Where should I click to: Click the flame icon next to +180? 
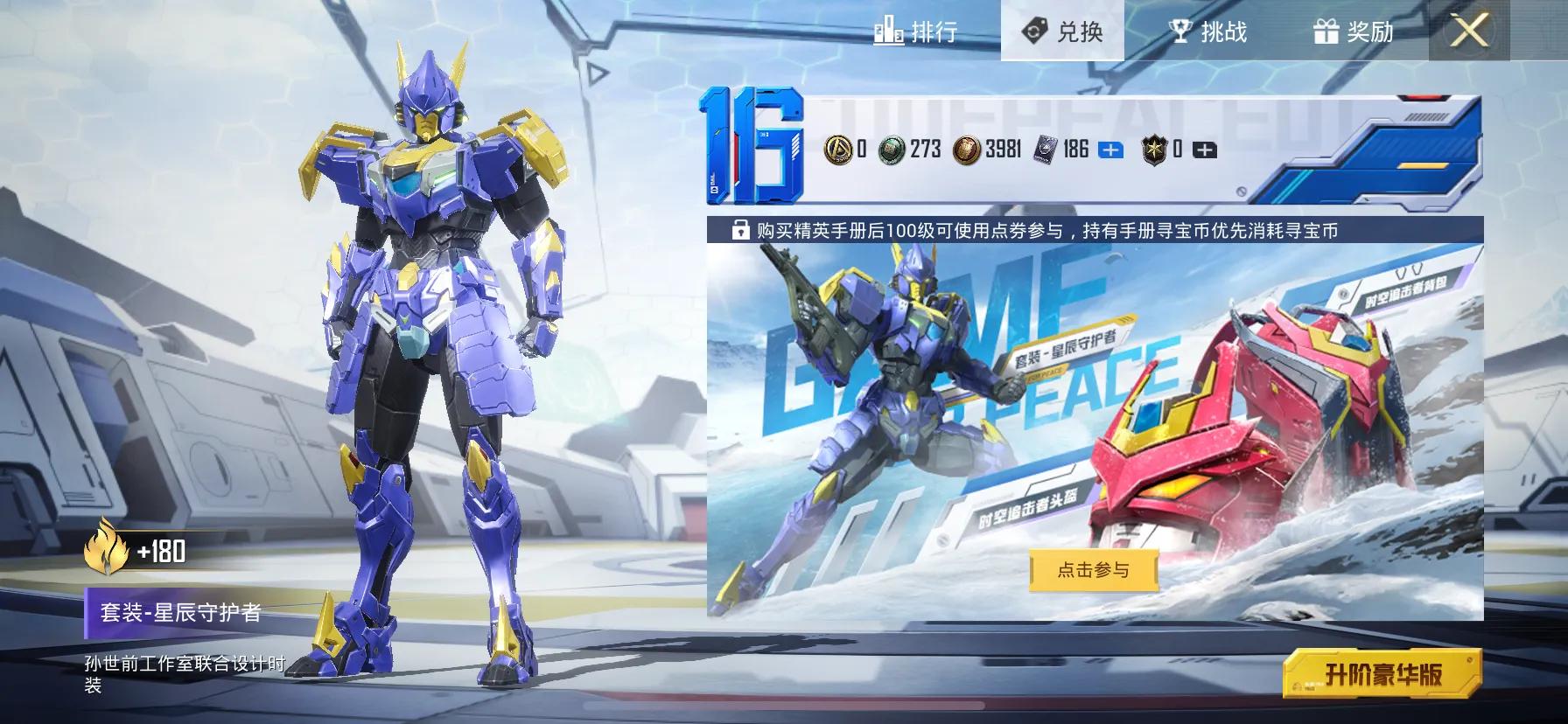[x=105, y=552]
